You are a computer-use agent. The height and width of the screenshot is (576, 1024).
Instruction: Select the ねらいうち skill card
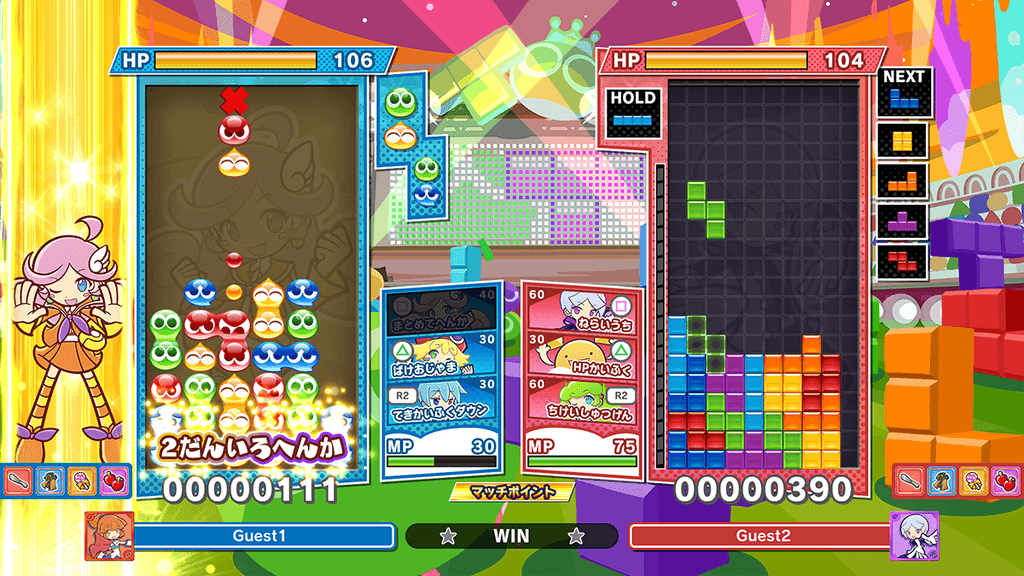[578, 306]
